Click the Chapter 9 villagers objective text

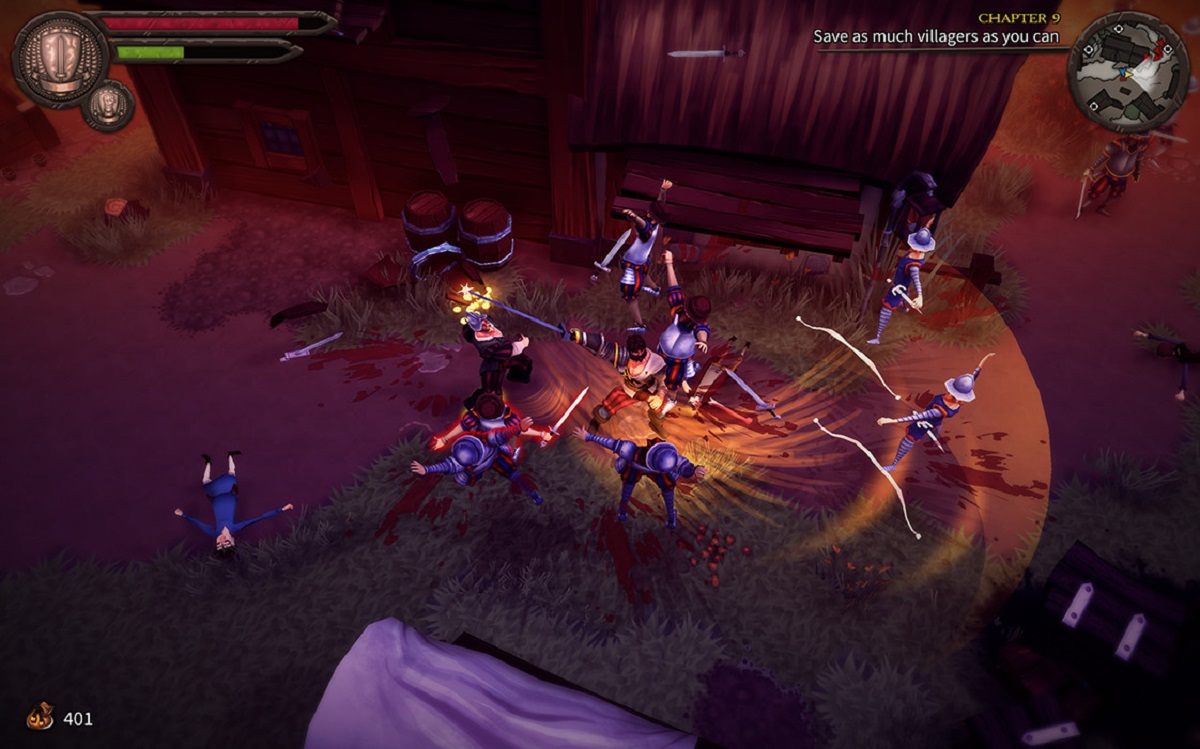(x=935, y=36)
